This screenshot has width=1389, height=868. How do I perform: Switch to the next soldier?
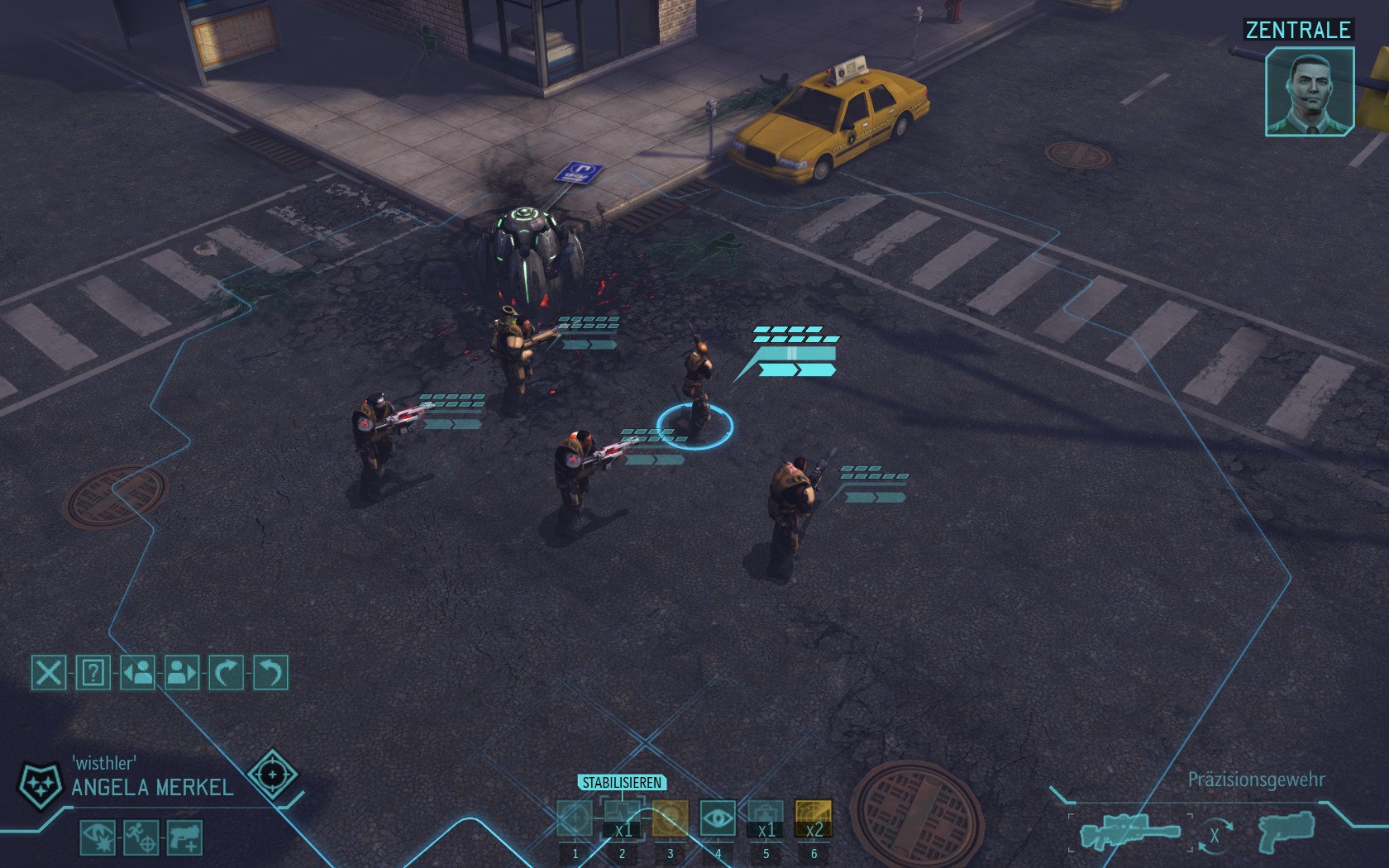point(182,673)
